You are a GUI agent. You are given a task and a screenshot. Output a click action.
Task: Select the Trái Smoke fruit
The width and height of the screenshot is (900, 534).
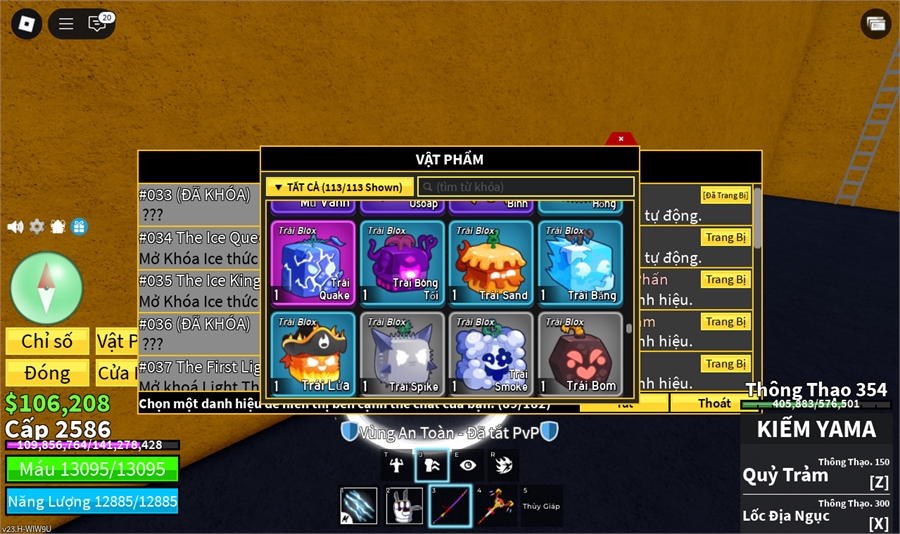tap(490, 353)
